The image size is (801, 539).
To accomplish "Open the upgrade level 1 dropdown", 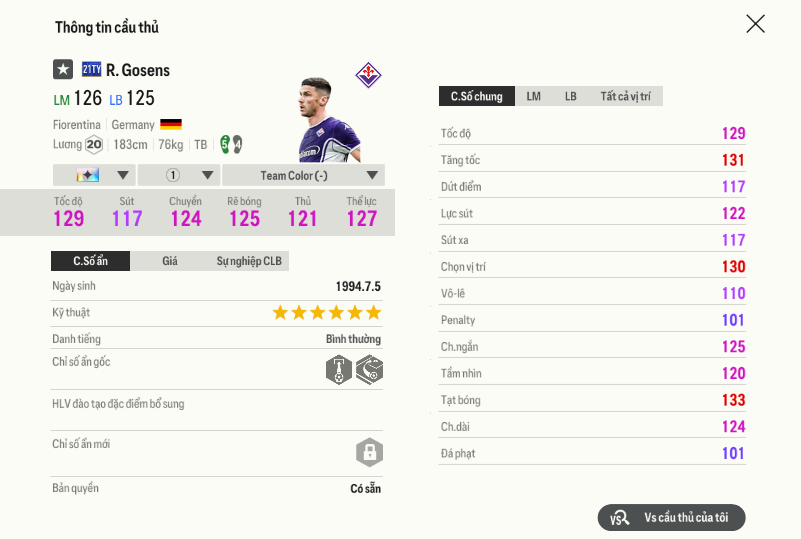I will point(177,175).
